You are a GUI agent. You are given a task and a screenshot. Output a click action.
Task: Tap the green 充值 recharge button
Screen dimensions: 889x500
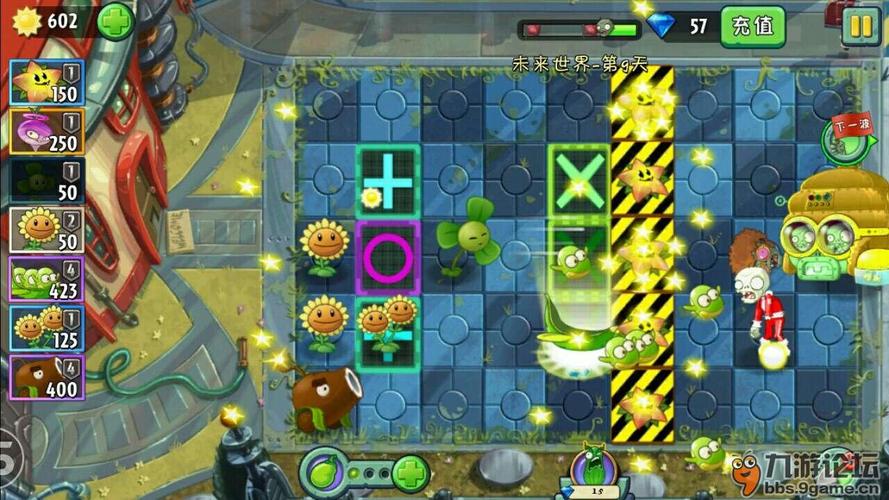pos(752,26)
